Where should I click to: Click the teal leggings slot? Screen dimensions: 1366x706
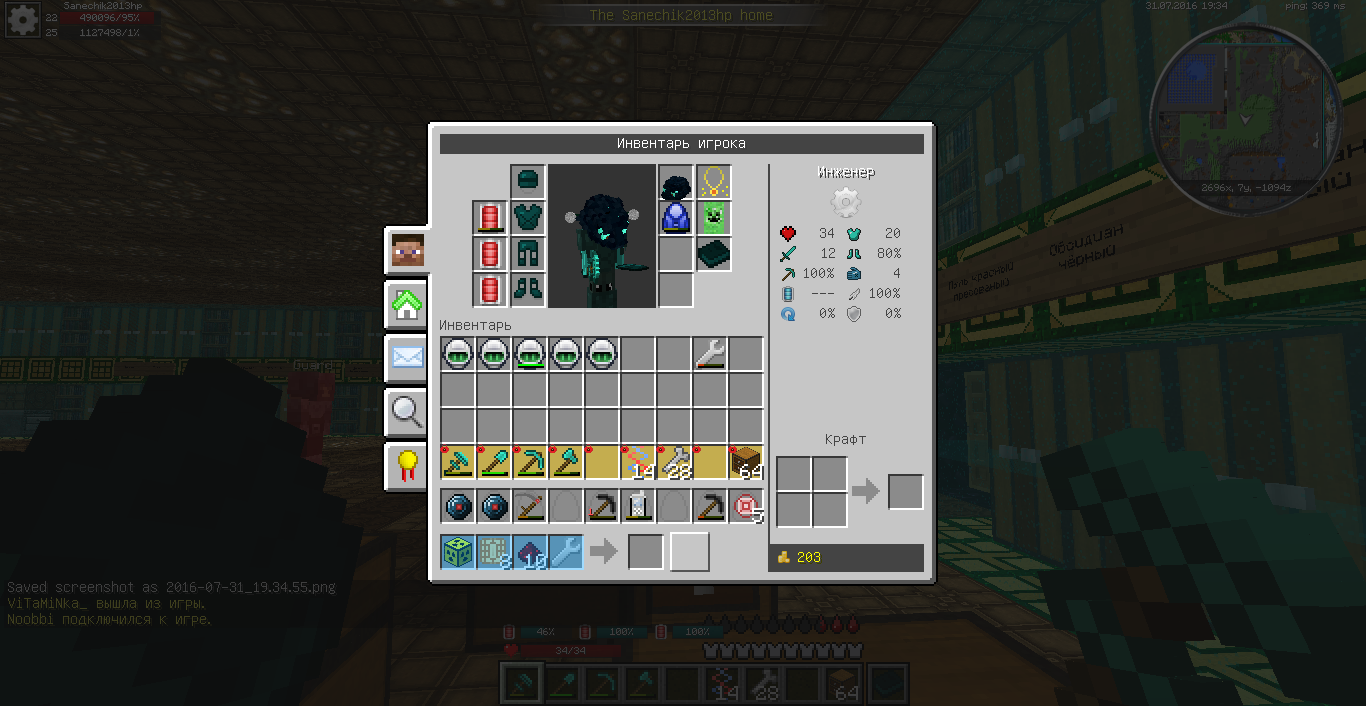point(528,253)
